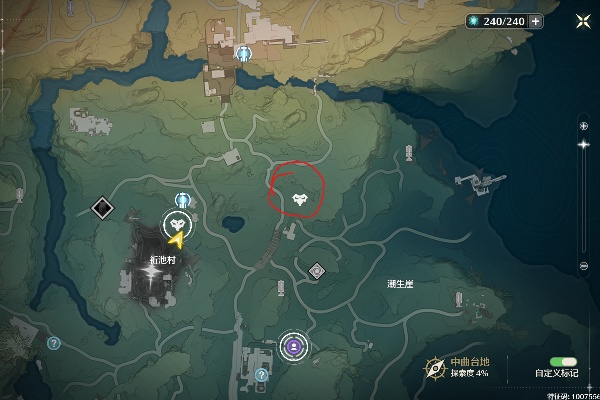Select the purple circular quest marker
This screenshot has width=600, height=400.
[x=294, y=346]
